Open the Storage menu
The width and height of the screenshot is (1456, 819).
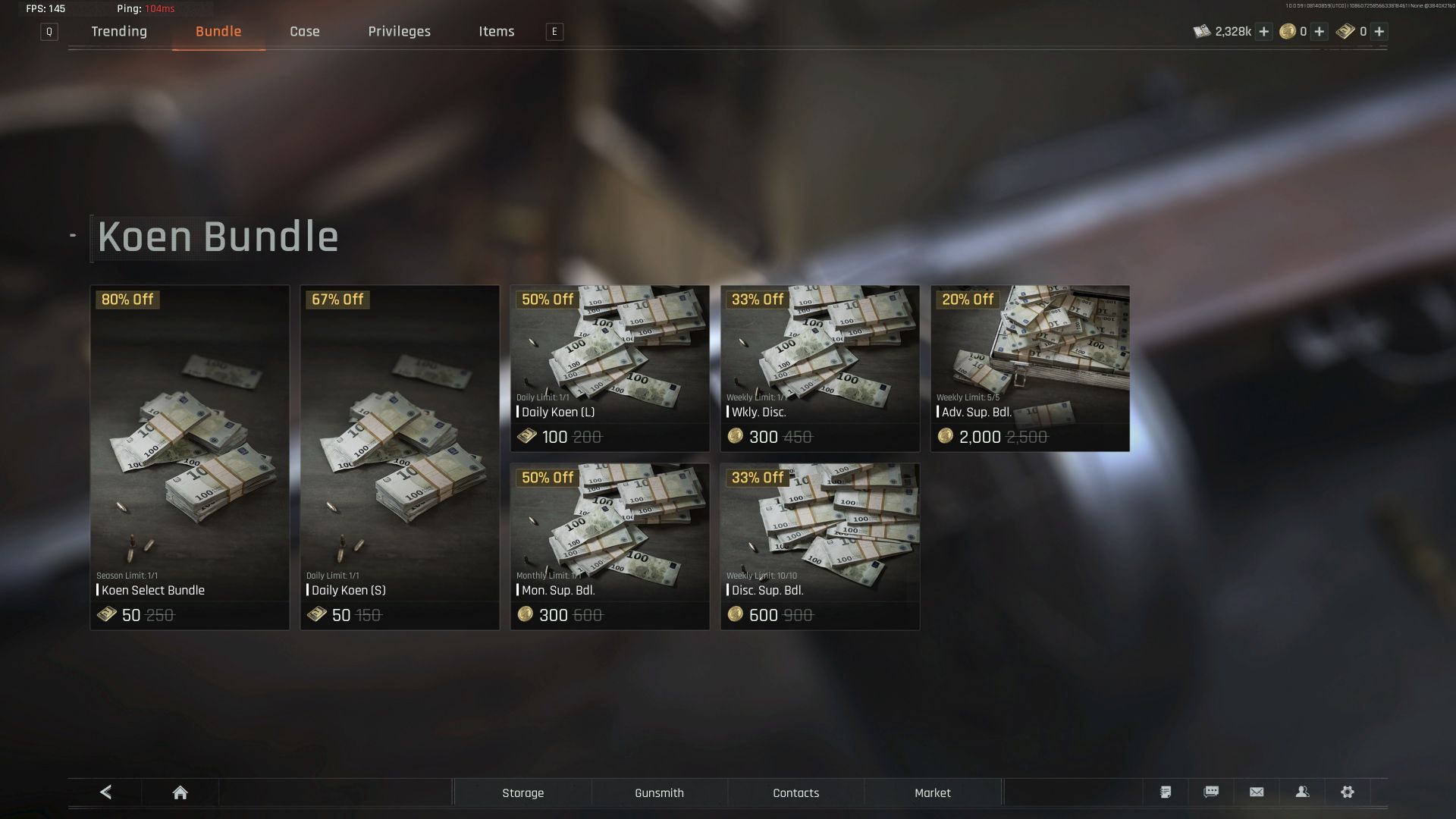(x=522, y=792)
